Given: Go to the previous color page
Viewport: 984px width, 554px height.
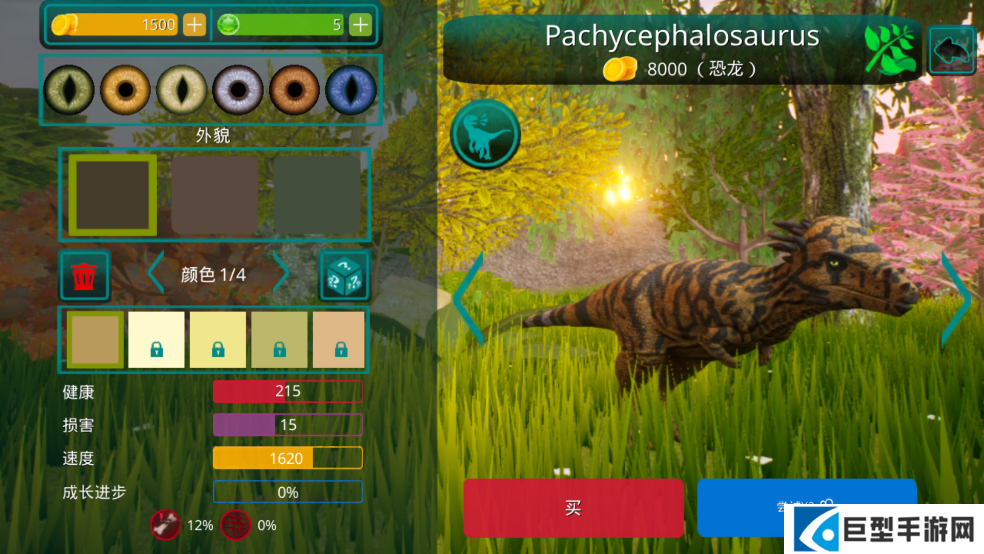Looking at the screenshot, I should pyautogui.click(x=155, y=274).
